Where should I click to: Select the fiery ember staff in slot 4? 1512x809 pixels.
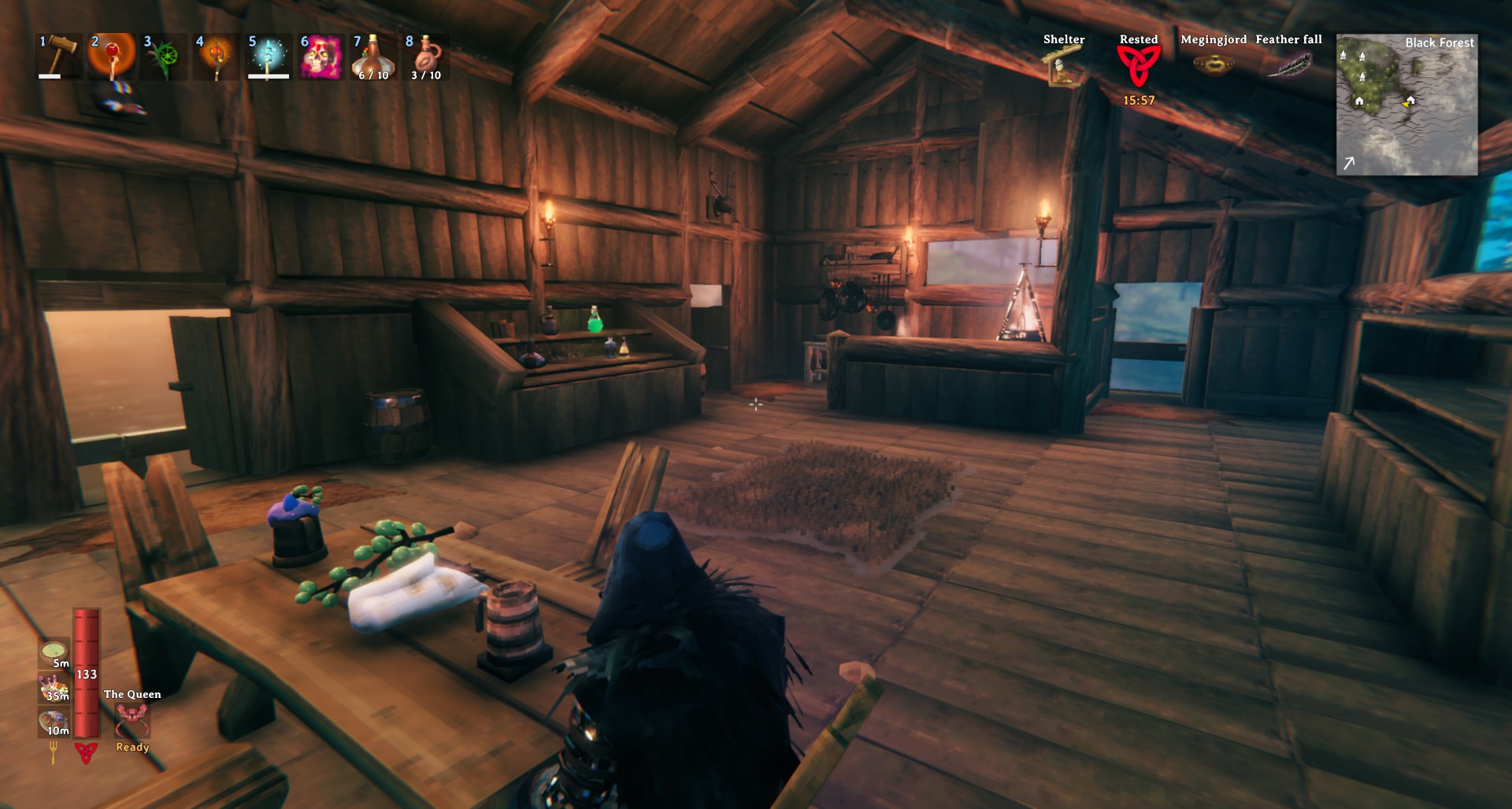pos(216,56)
